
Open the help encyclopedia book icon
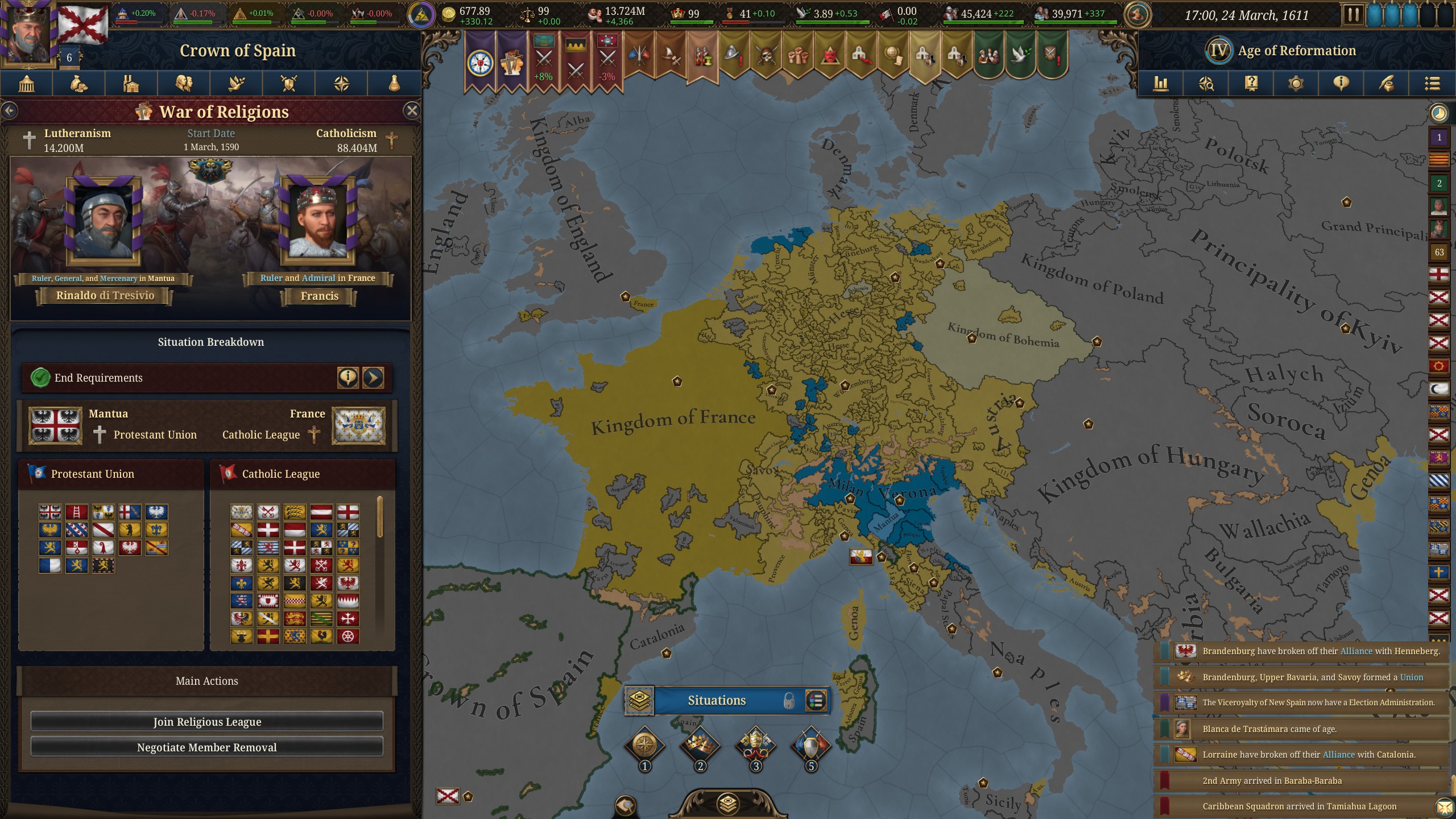1251,84
